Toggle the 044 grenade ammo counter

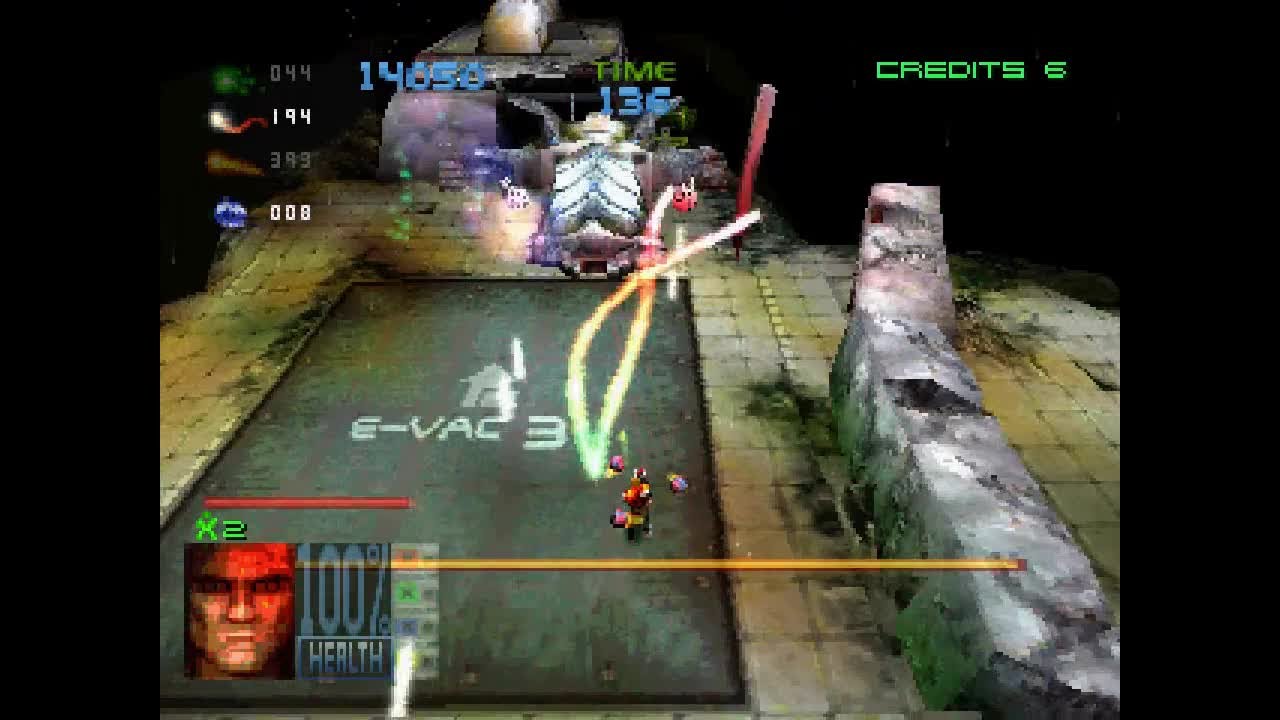point(290,72)
